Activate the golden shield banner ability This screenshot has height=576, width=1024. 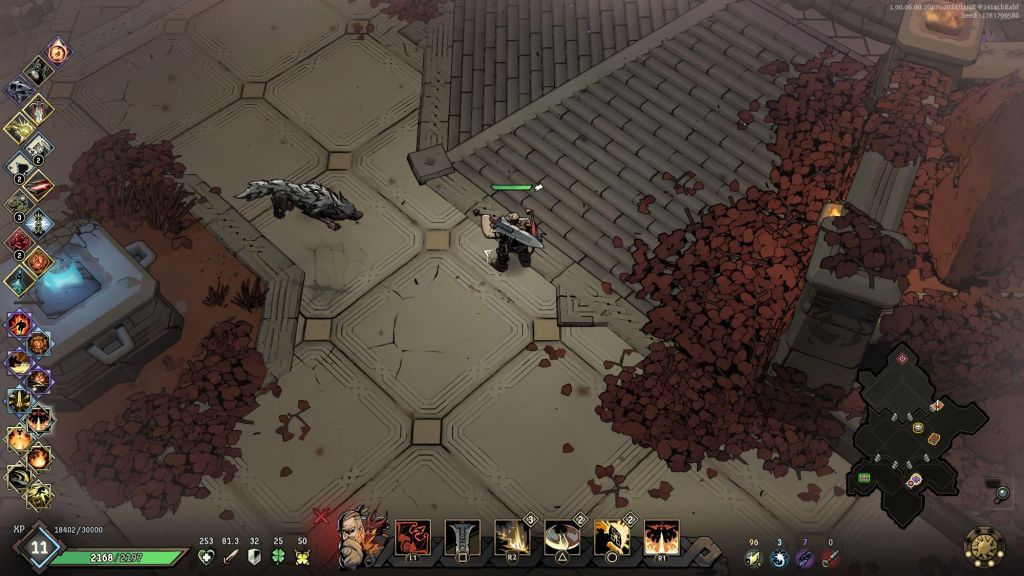pos(612,538)
